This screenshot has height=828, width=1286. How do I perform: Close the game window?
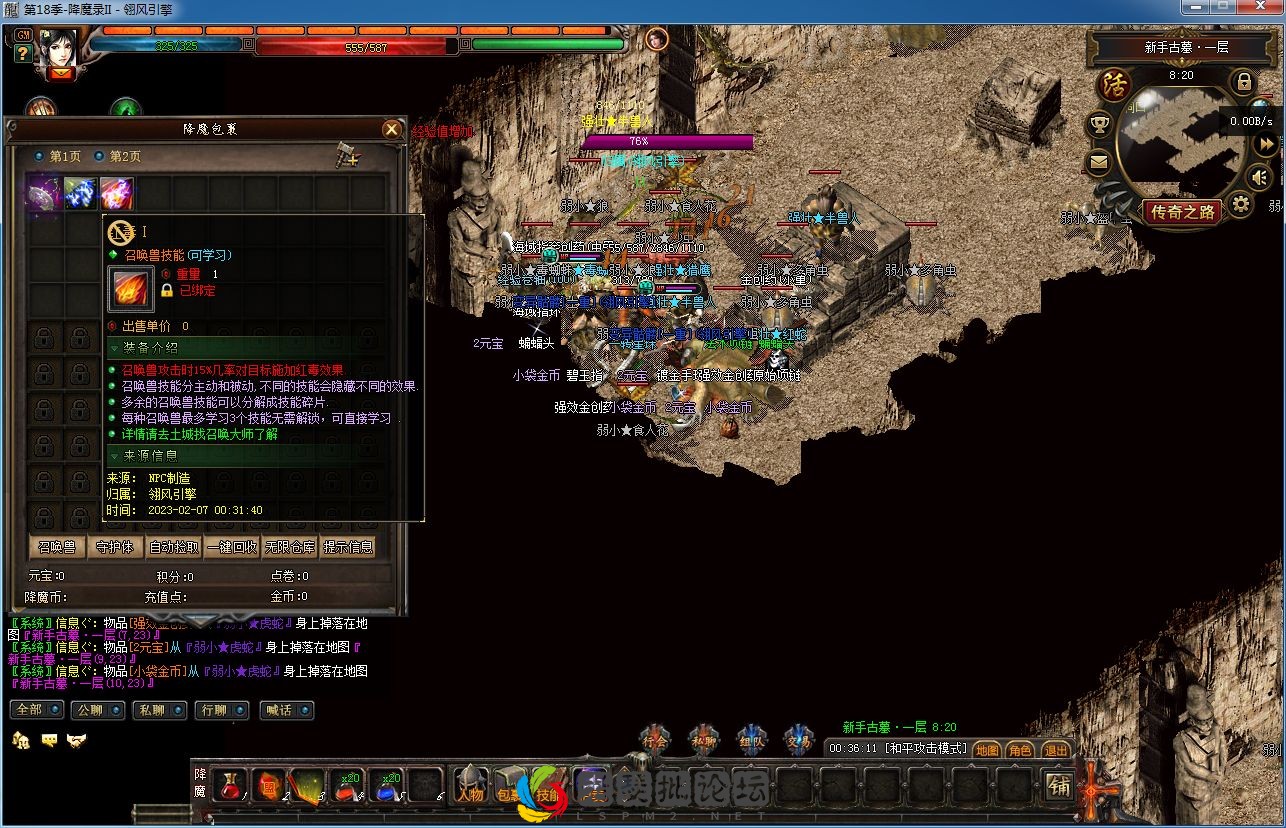1260,9
